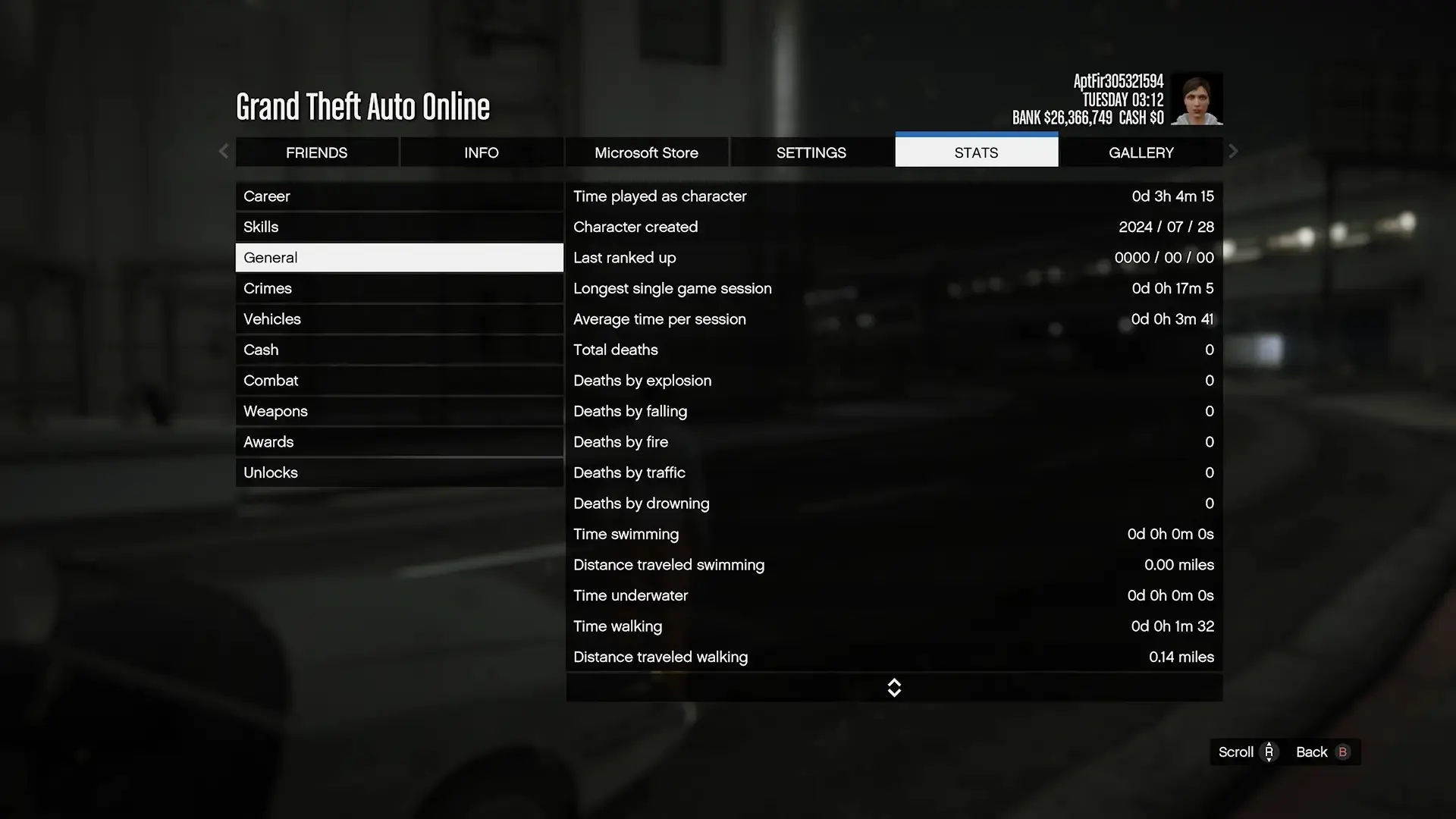Switch to the SETTINGS tab
Screen dimensions: 1456x819
[x=811, y=152]
